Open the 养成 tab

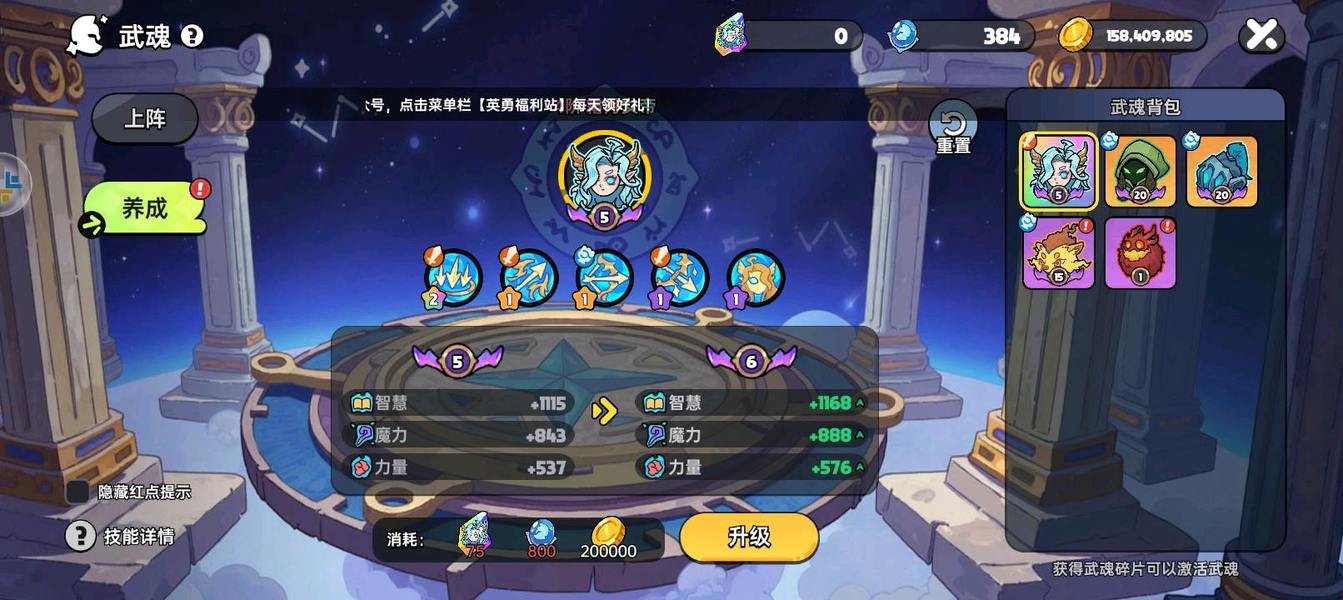coord(146,208)
